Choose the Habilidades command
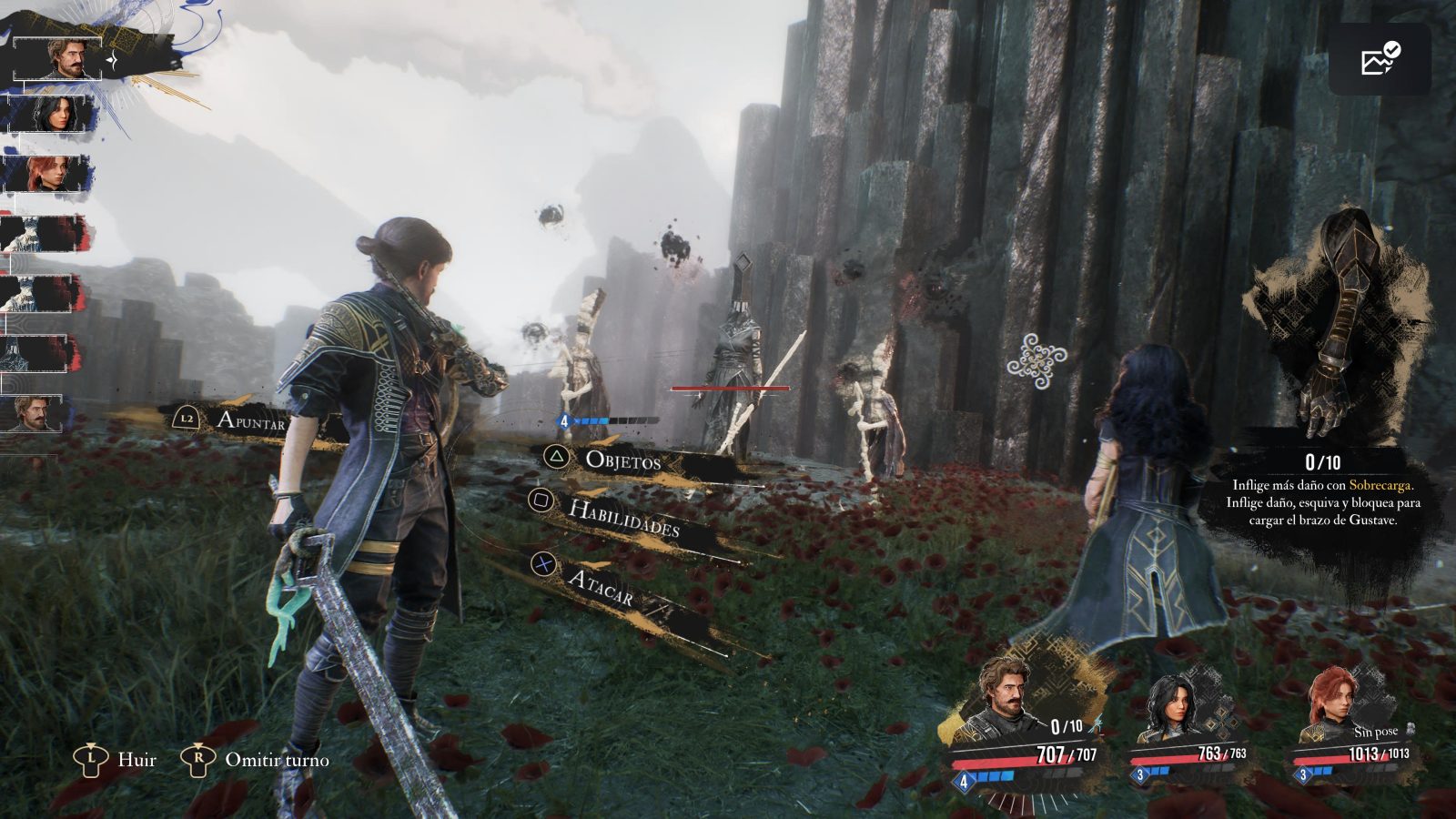Viewport: 1456px width, 819px height. click(623, 517)
